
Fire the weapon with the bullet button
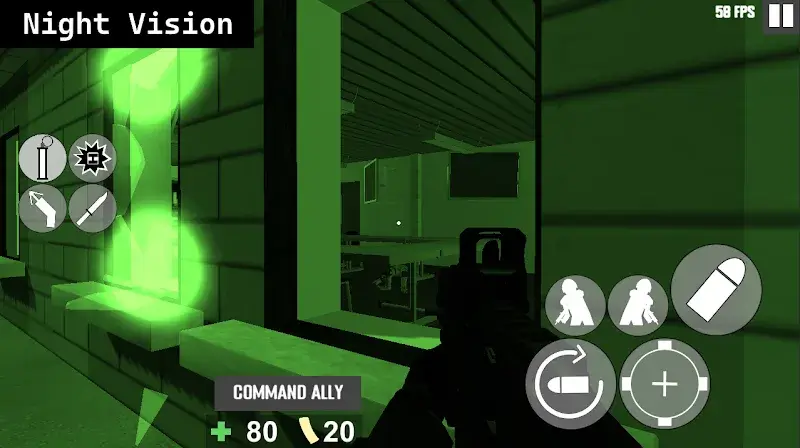pyautogui.click(x=716, y=290)
